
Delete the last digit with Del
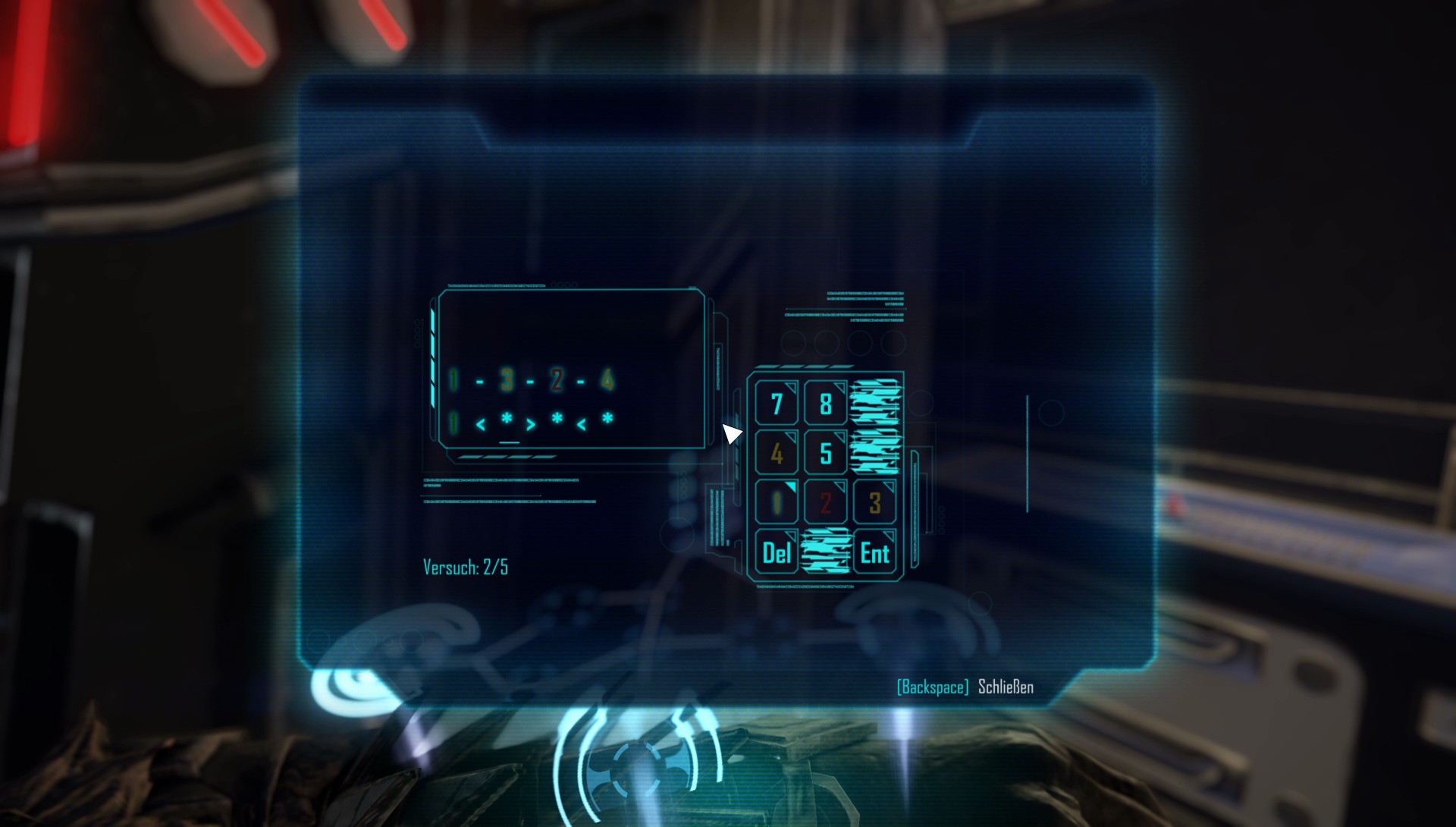point(777,552)
